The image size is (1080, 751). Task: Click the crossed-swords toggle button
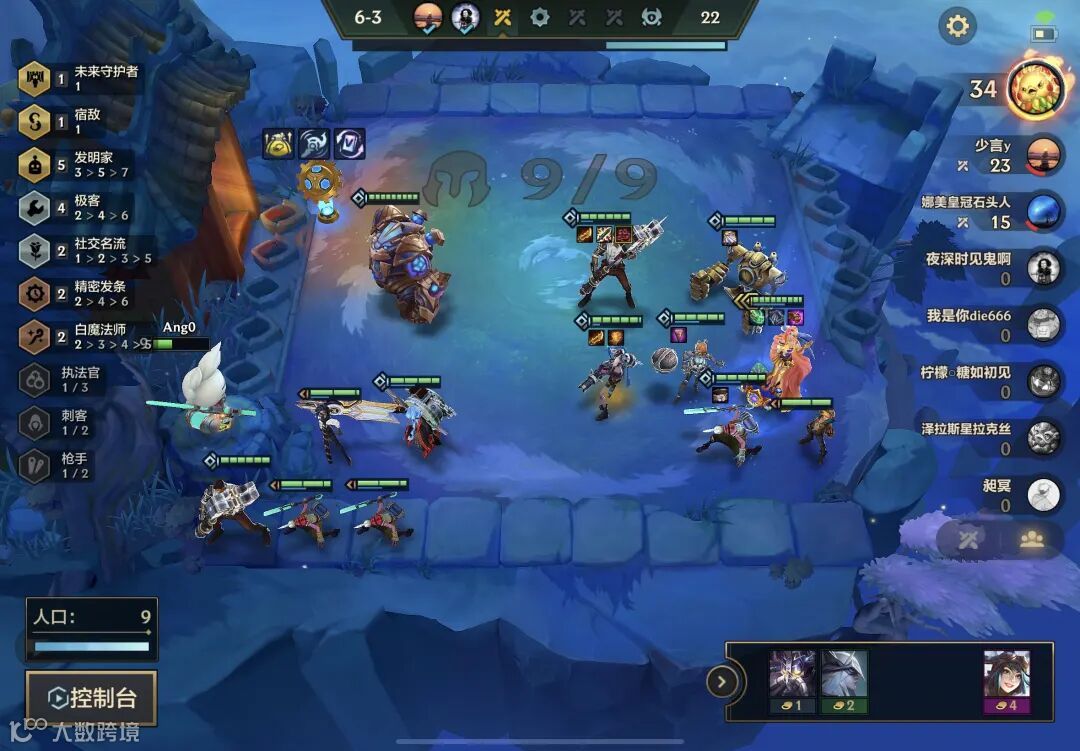tap(969, 539)
